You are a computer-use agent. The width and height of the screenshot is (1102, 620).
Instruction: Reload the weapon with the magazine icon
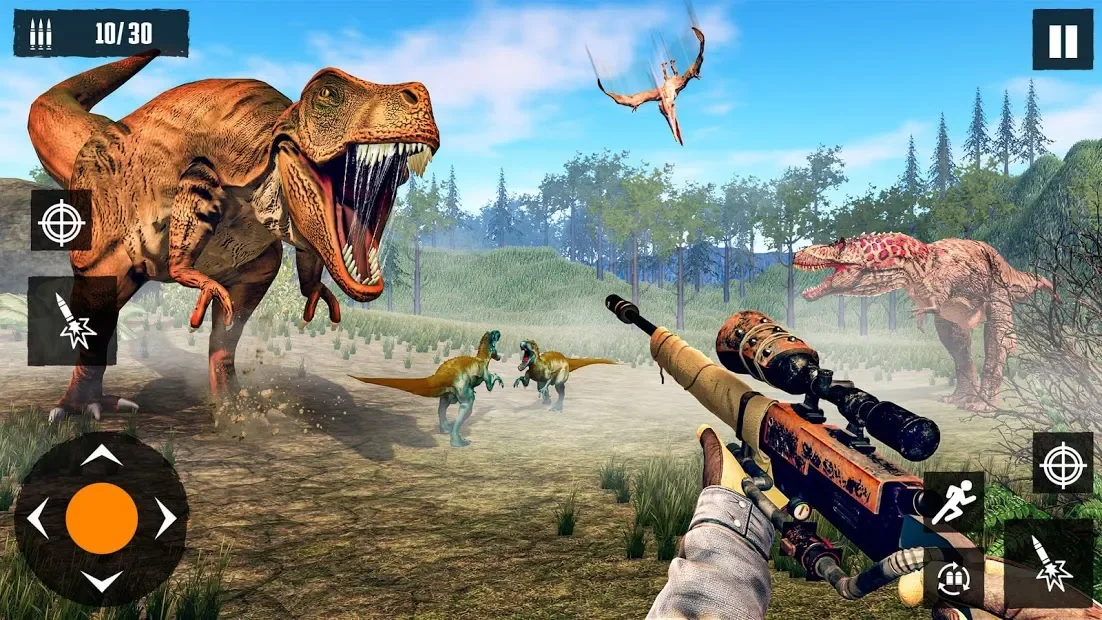pos(953,577)
